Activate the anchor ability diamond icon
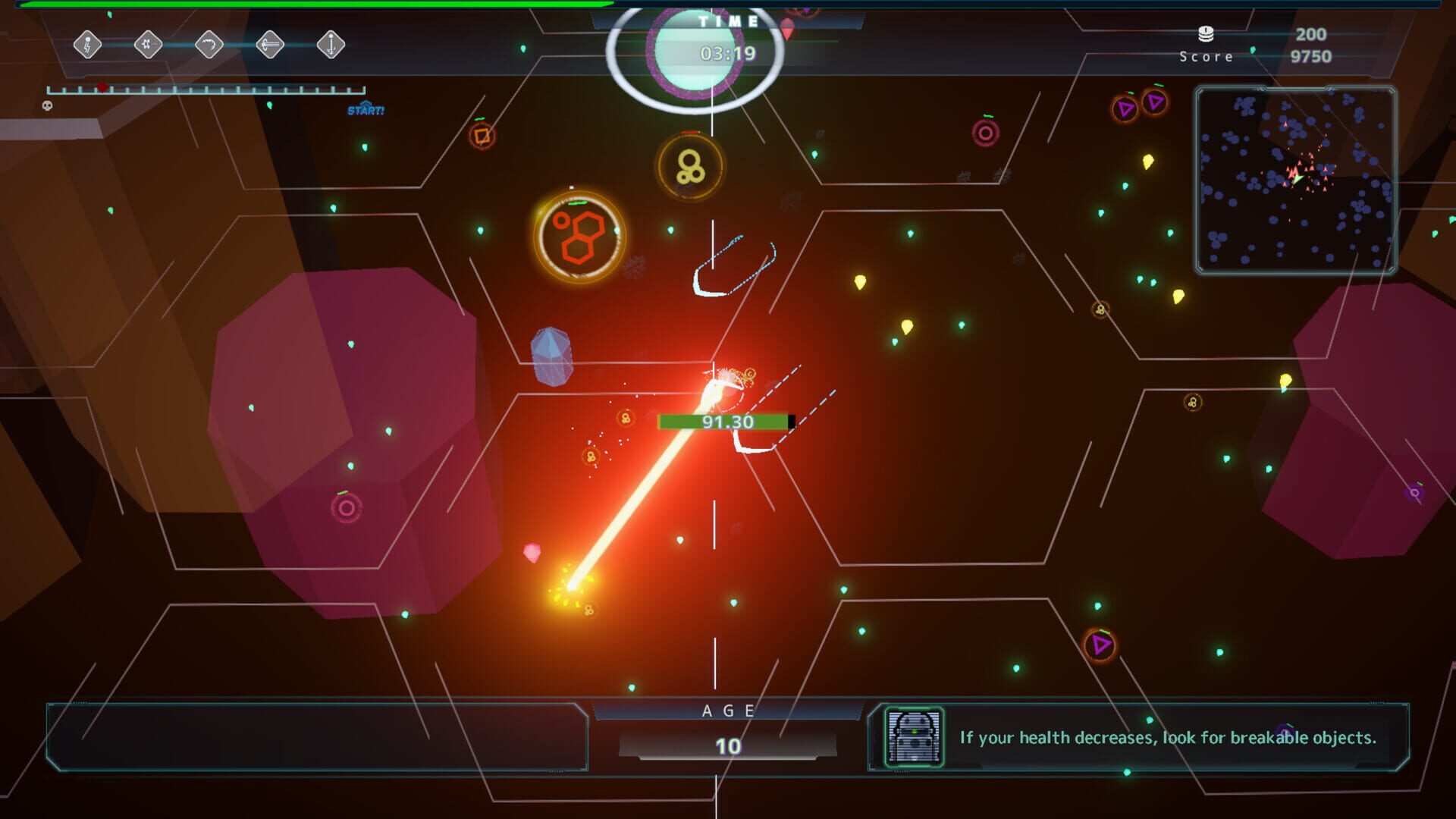 click(331, 44)
